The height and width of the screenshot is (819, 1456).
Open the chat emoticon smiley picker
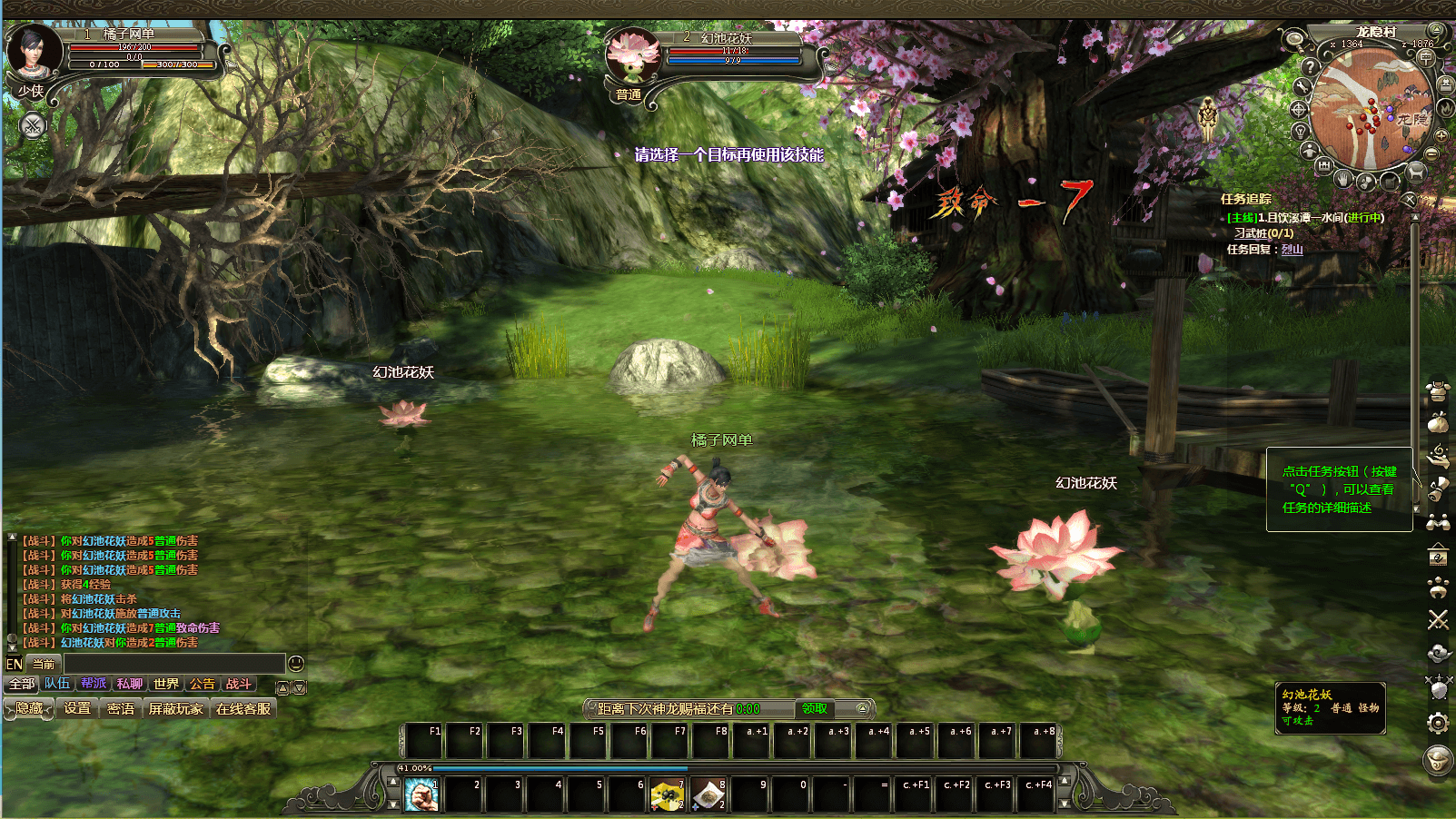295,664
